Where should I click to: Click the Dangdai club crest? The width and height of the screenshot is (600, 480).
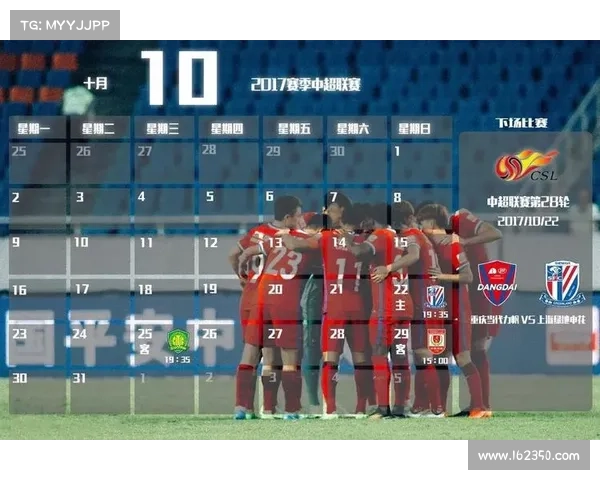click(497, 282)
